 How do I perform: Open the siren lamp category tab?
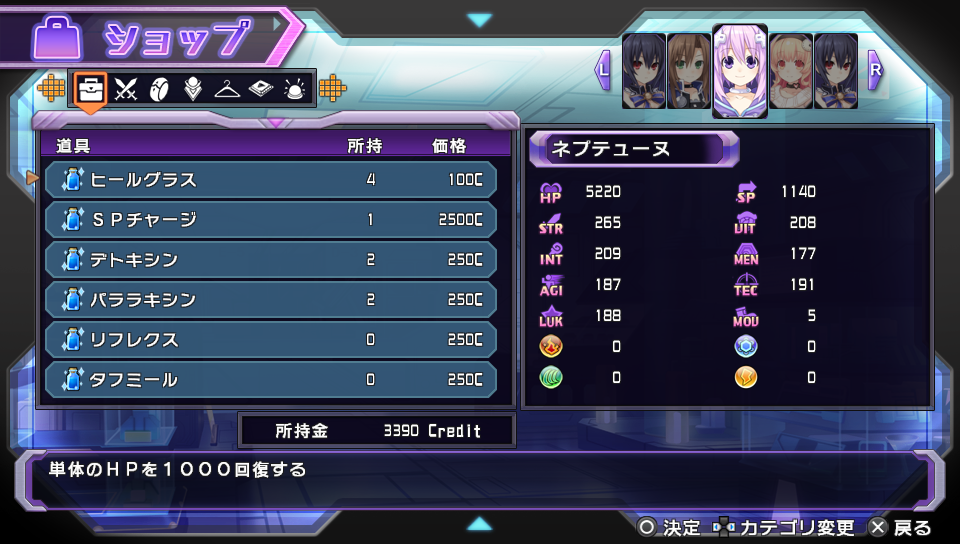click(294, 89)
